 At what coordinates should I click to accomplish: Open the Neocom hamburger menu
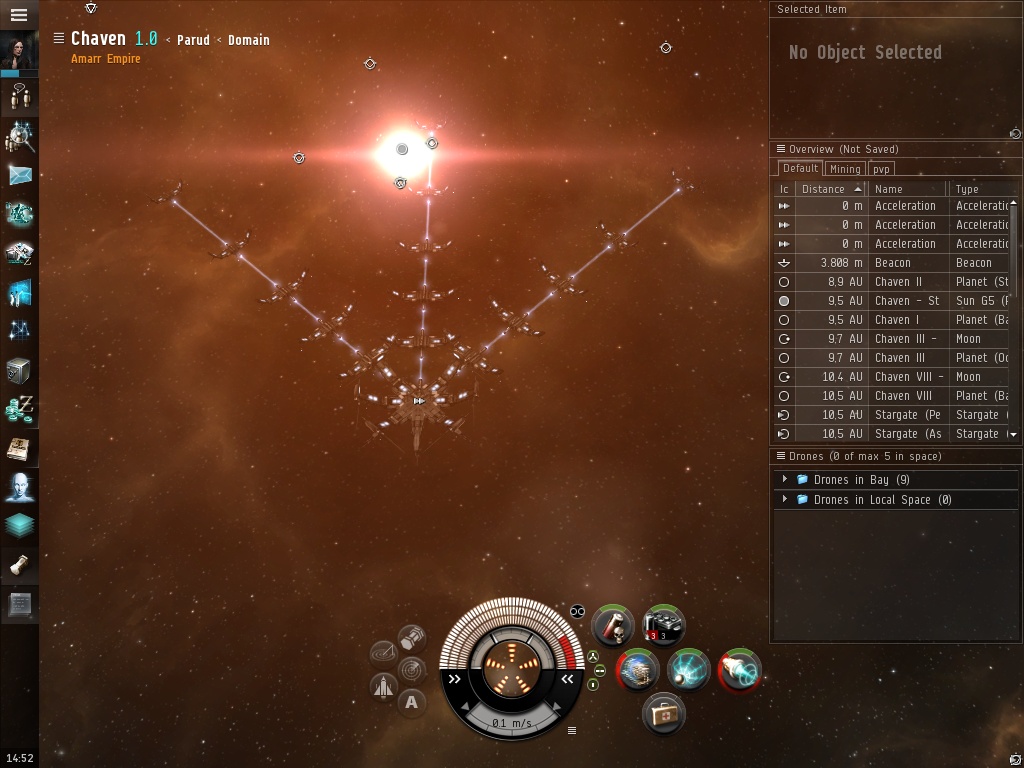pyautogui.click(x=18, y=15)
